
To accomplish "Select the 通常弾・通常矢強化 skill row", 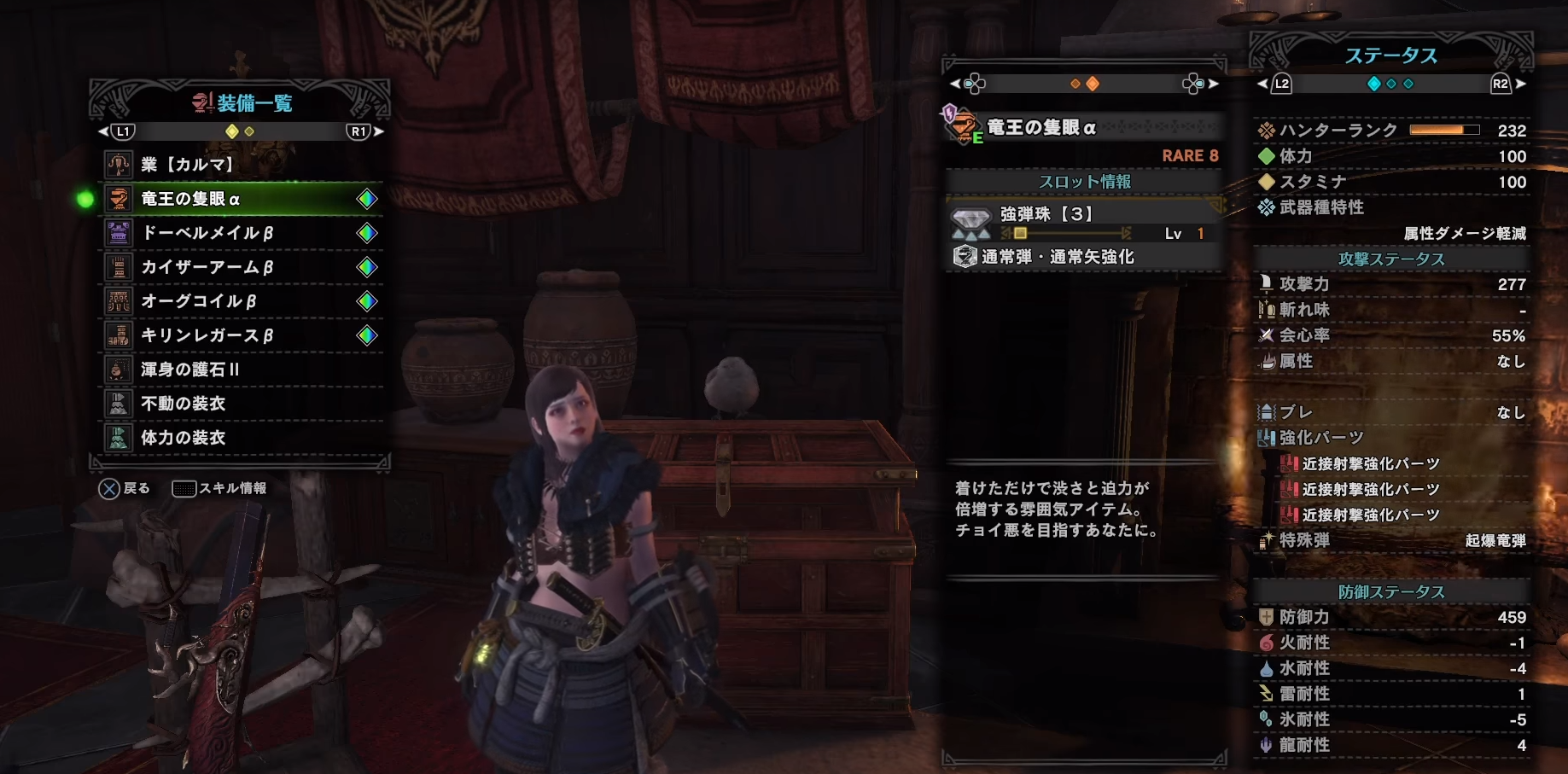I will tap(1084, 257).
